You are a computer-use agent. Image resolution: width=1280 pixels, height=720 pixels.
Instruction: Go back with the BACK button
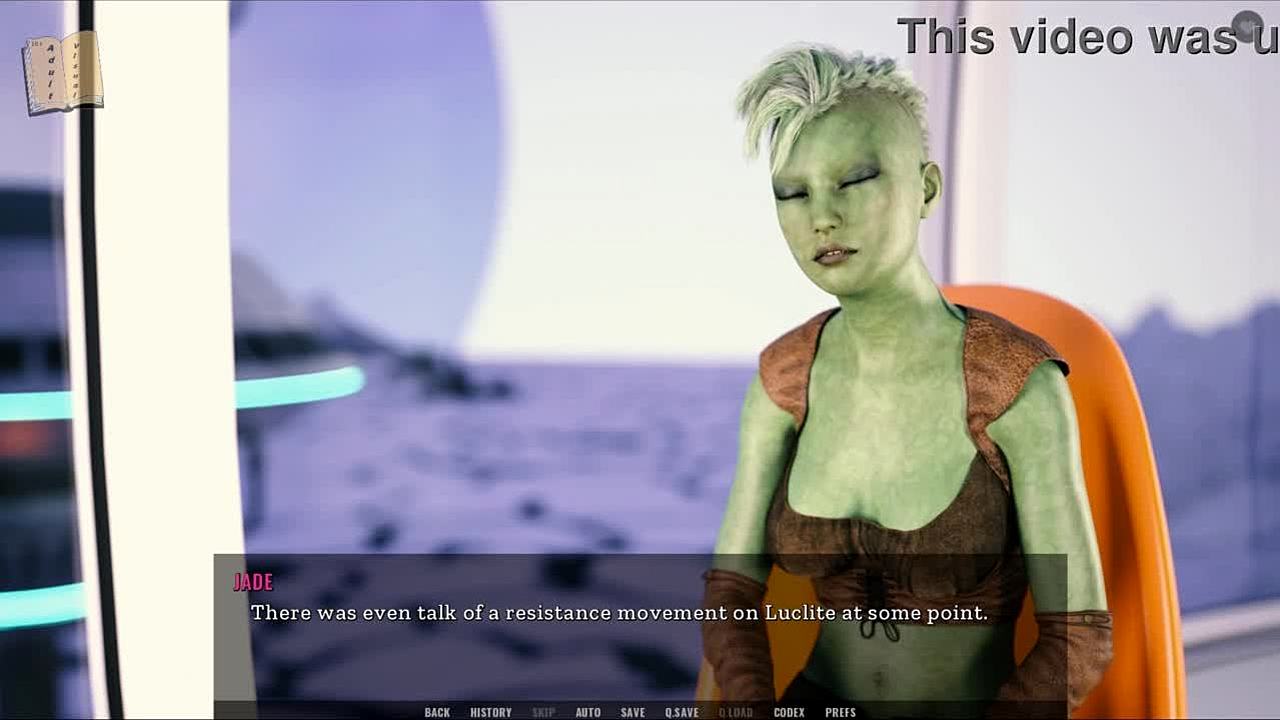click(437, 712)
